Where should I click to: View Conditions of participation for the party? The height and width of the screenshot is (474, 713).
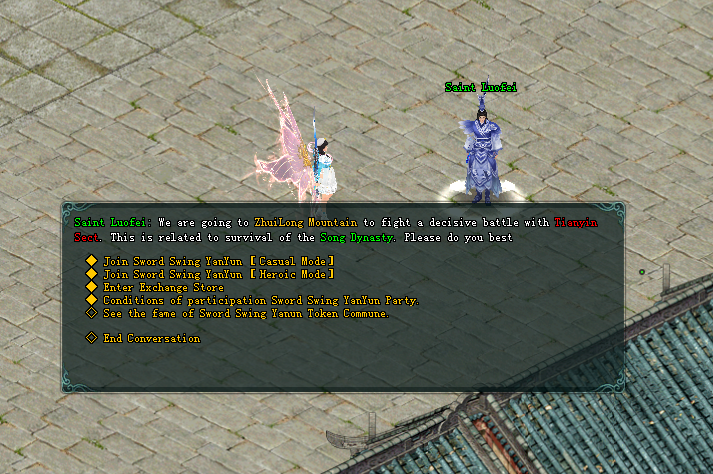pos(260,300)
